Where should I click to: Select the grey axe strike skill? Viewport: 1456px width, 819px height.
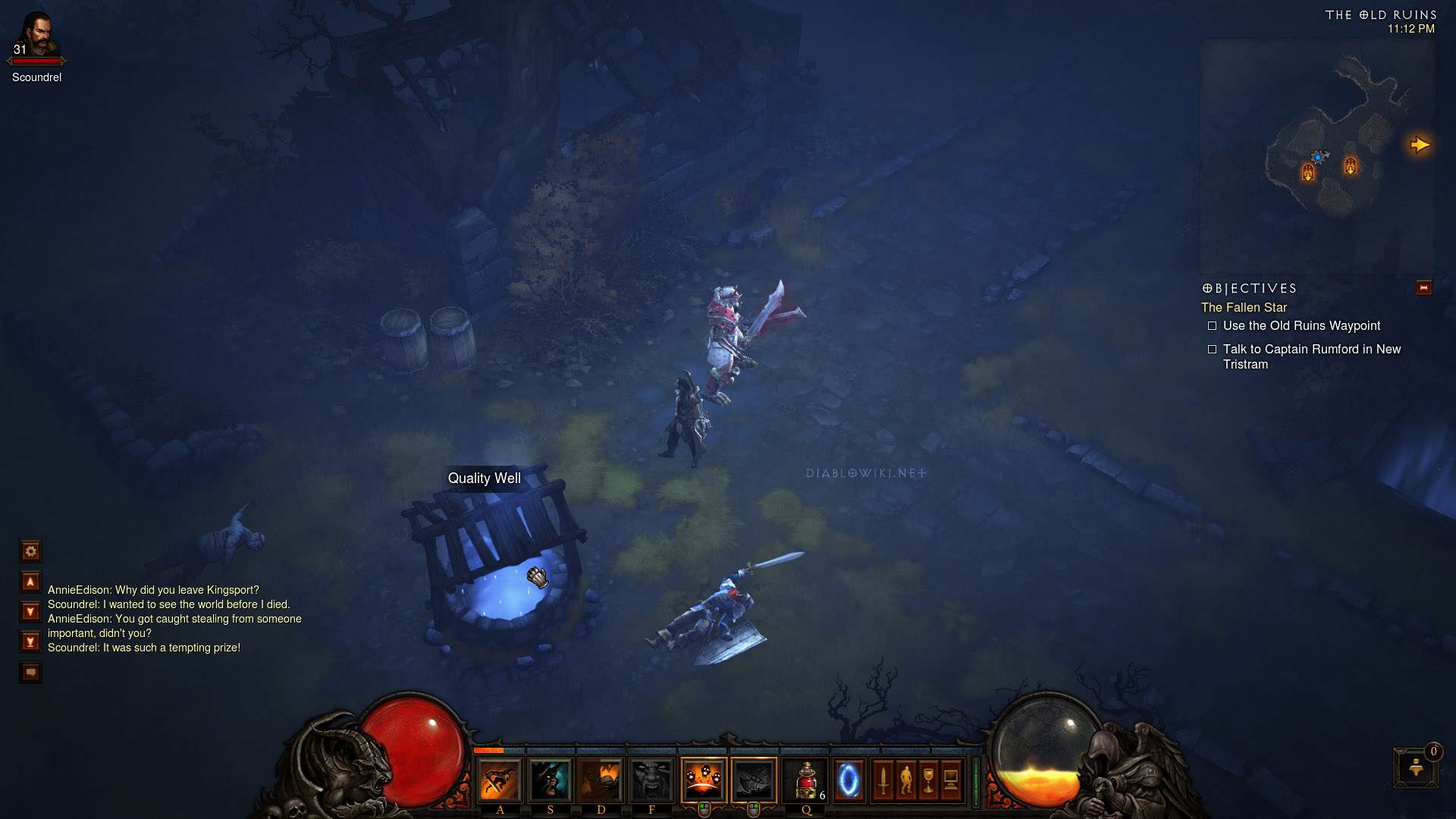754,780
